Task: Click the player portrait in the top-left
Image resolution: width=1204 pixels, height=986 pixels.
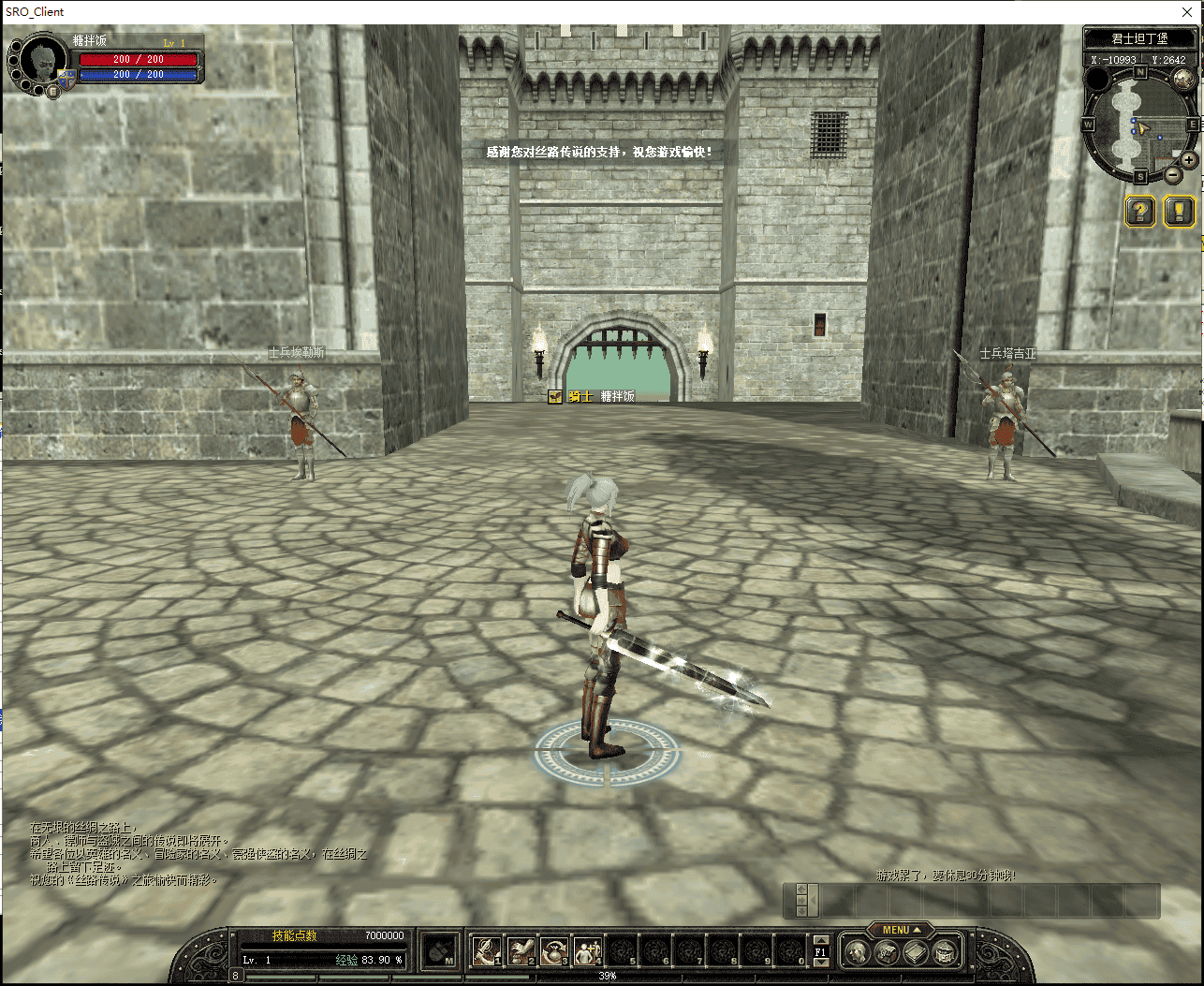Action: pyautogui.click(x=43, y=62)
